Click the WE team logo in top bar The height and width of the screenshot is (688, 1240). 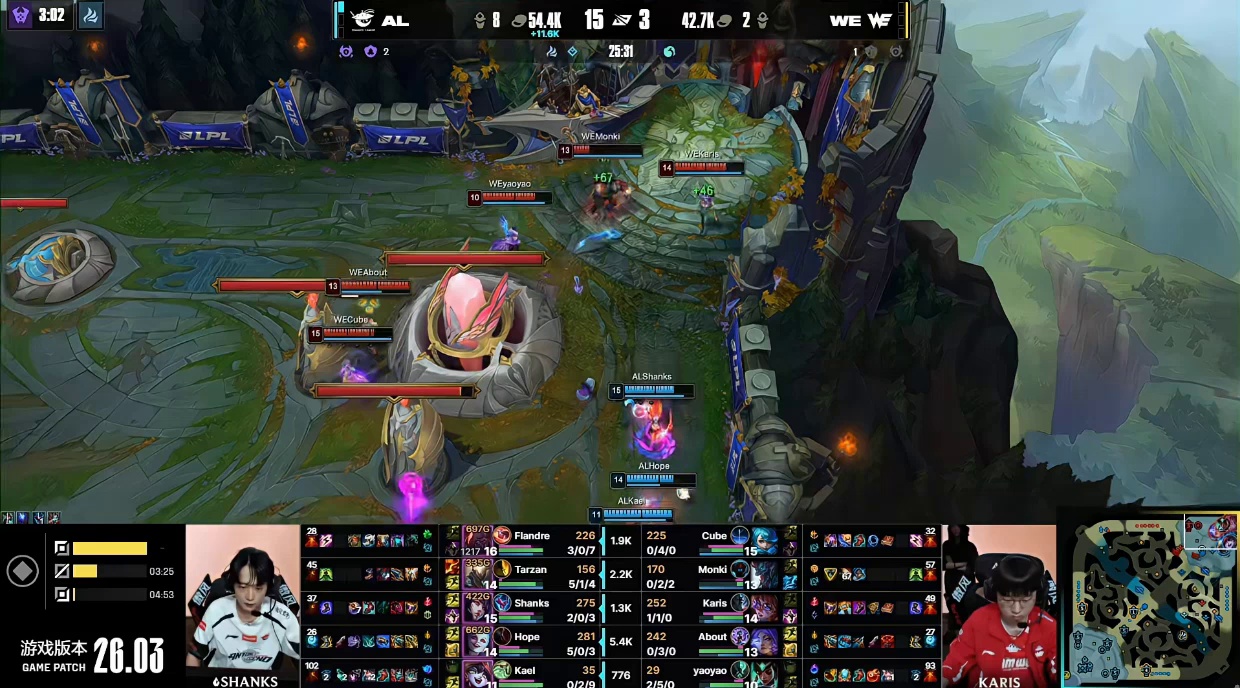880,20
